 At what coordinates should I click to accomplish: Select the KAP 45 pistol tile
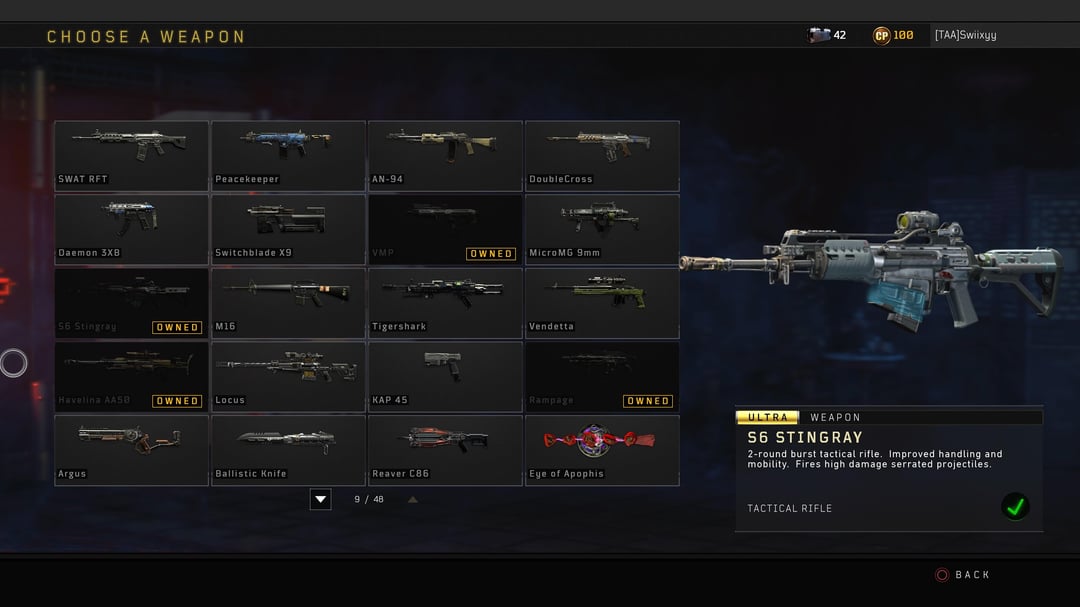[445, 376]
